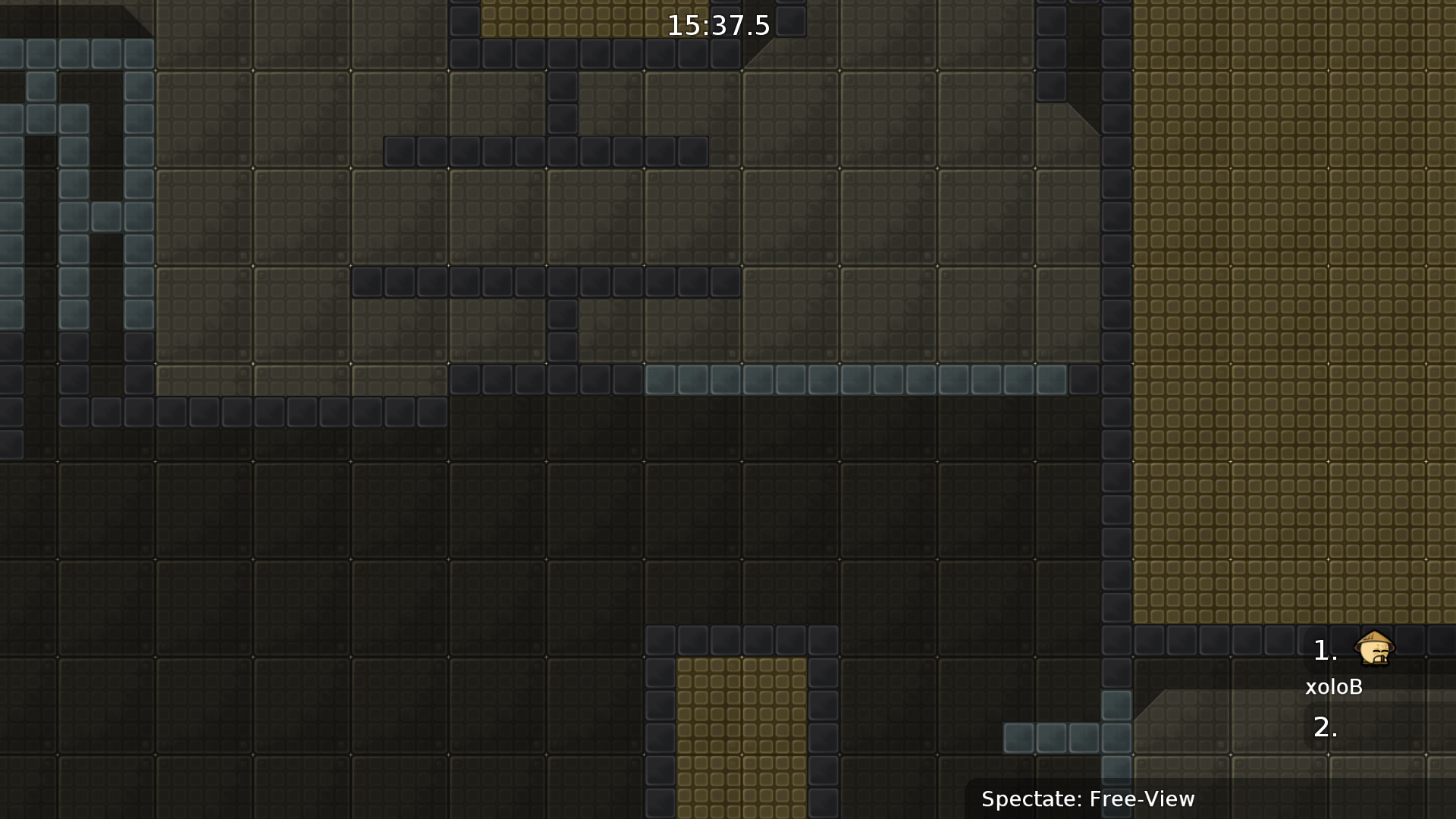Click the Spectate: Free-View label

pyautogui.click(x=1087, y=799)
